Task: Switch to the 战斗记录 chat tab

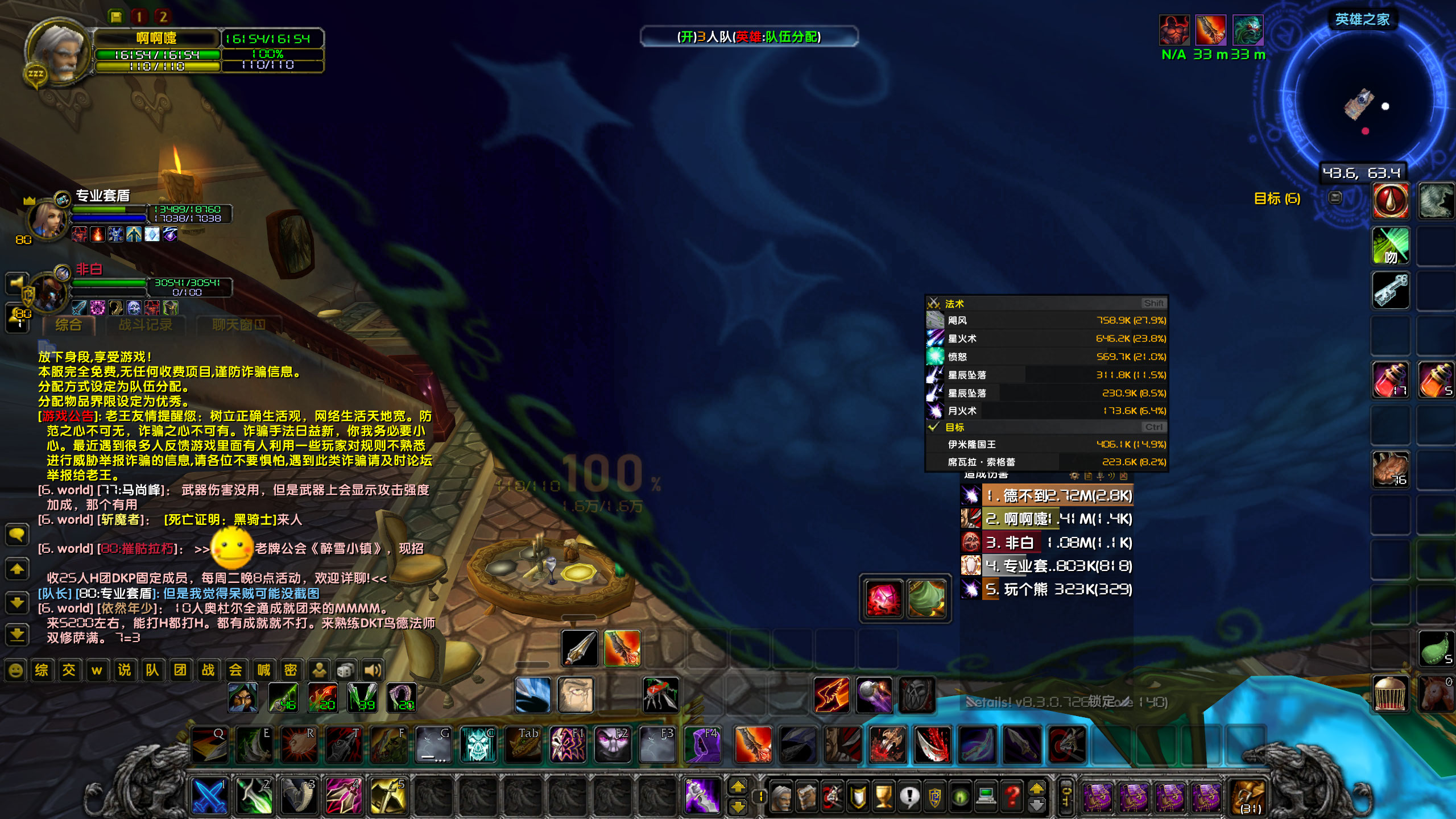Action: tap(146, 325)
